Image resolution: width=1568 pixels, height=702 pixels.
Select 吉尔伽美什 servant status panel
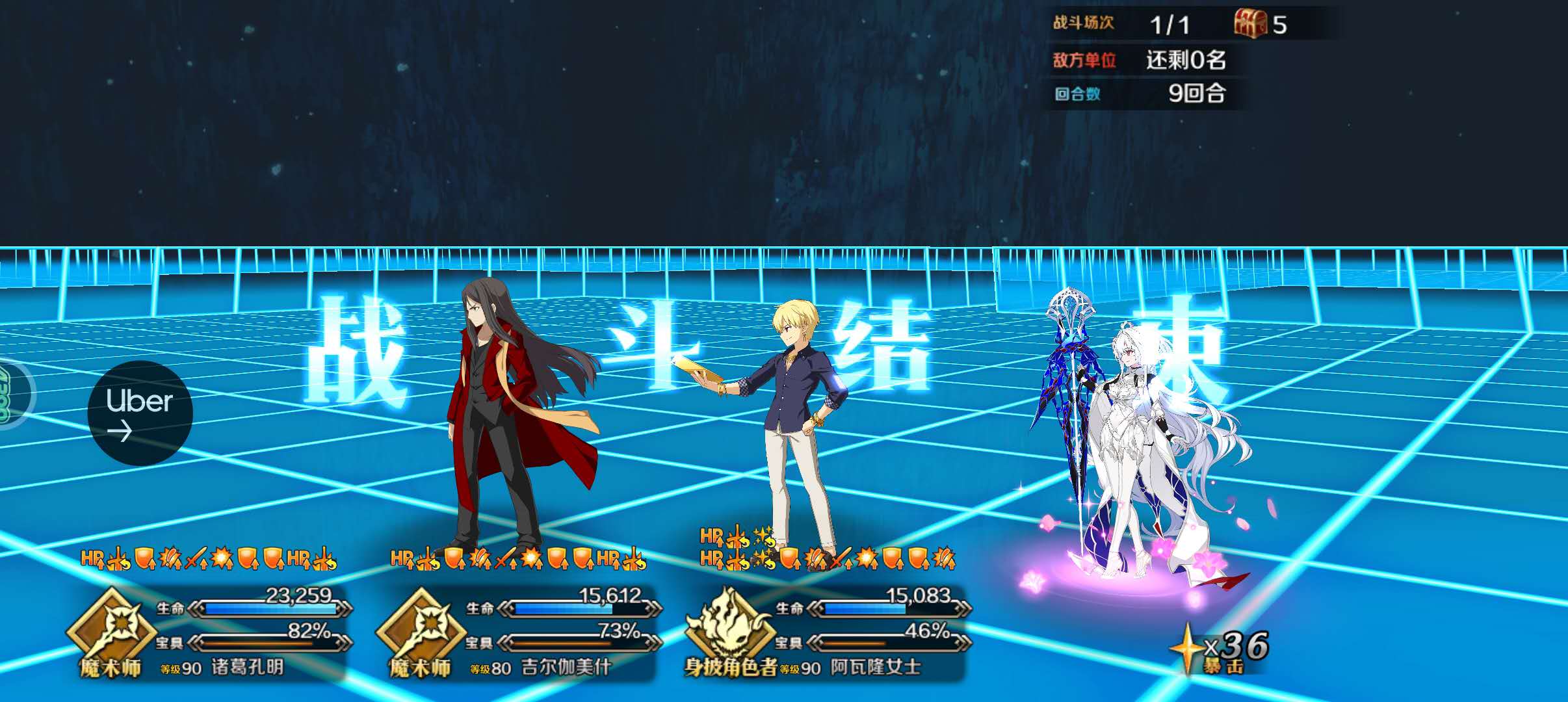point(519,632)
